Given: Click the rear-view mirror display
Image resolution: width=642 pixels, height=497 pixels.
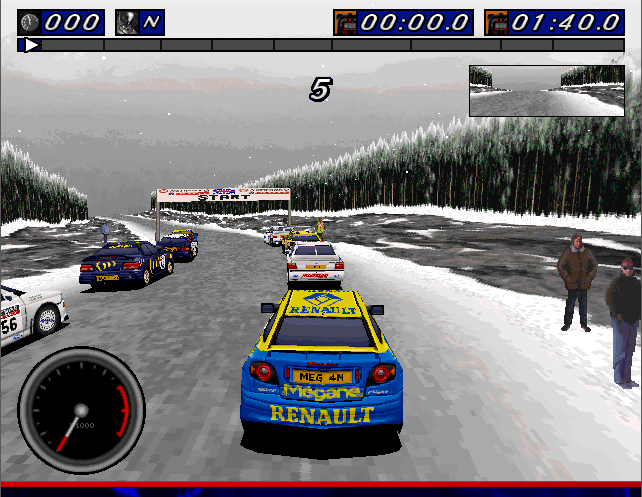Looking at the screenshot, I should 546,91.
